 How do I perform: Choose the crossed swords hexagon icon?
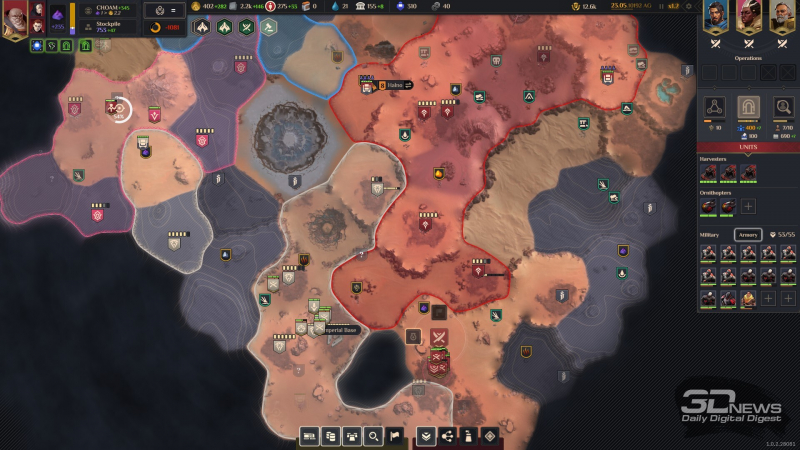tap(246, 27)
